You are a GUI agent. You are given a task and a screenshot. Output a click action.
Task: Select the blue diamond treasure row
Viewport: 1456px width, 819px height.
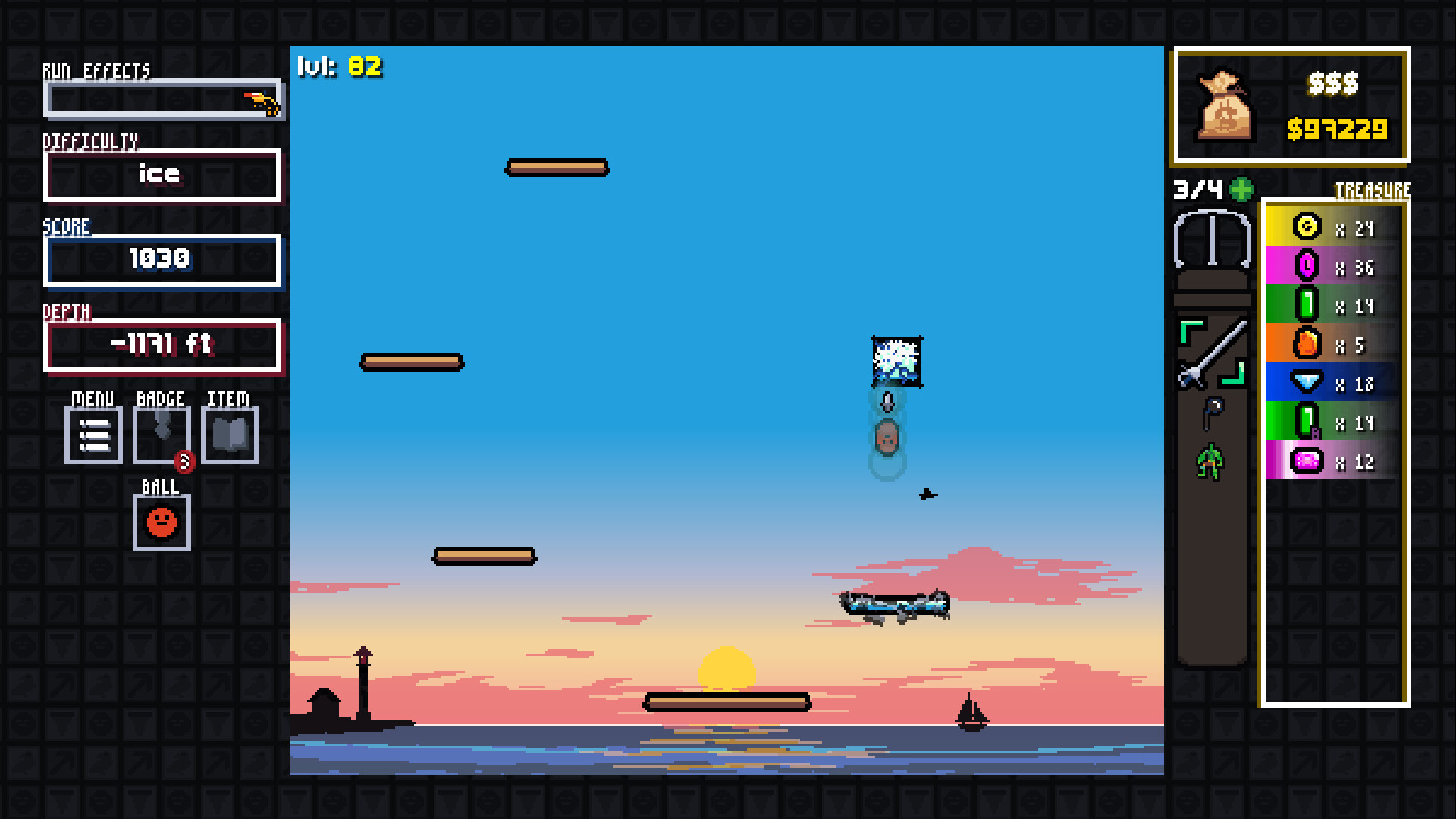1331,384
